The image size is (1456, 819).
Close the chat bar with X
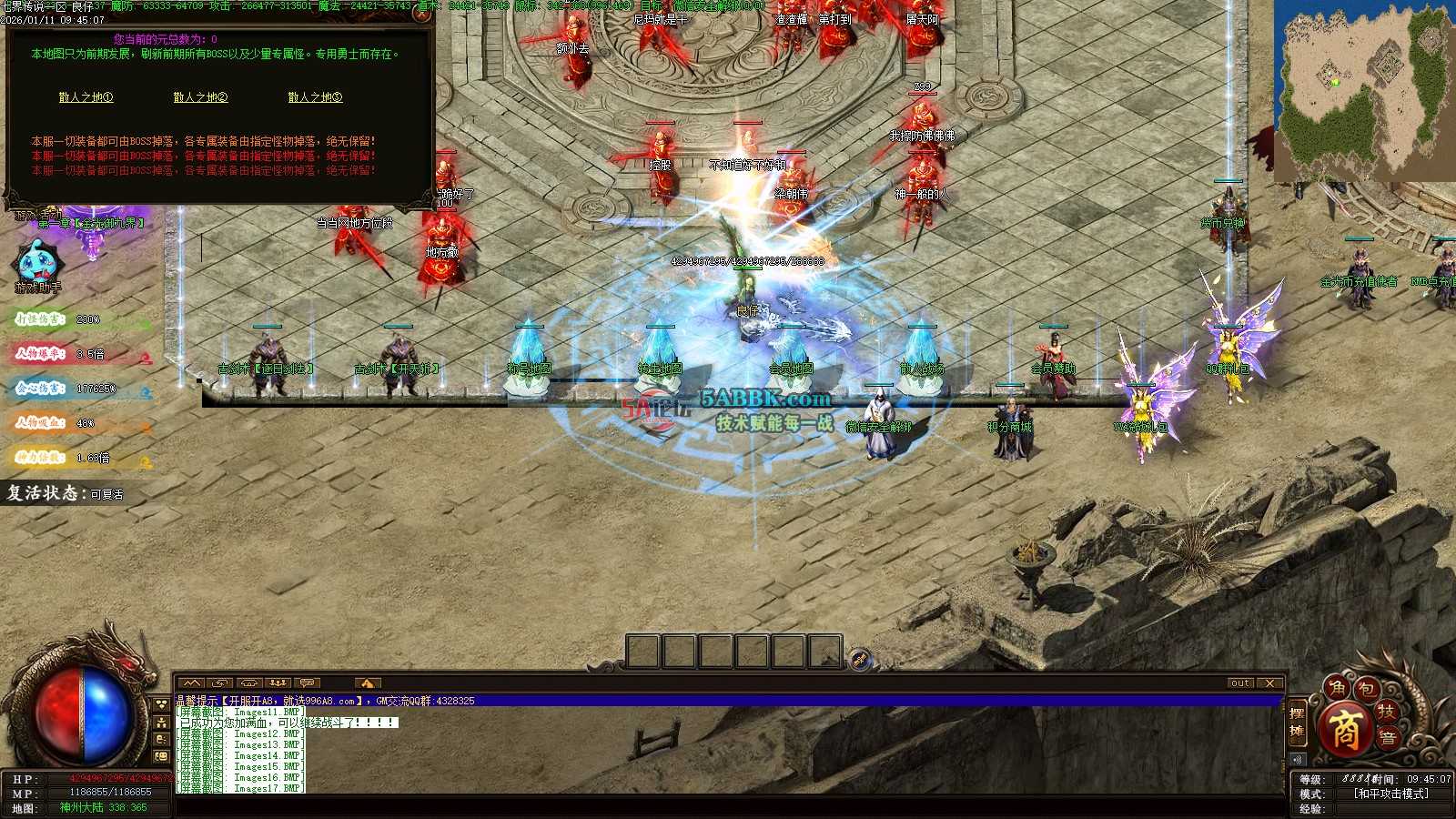point(1270,683)
